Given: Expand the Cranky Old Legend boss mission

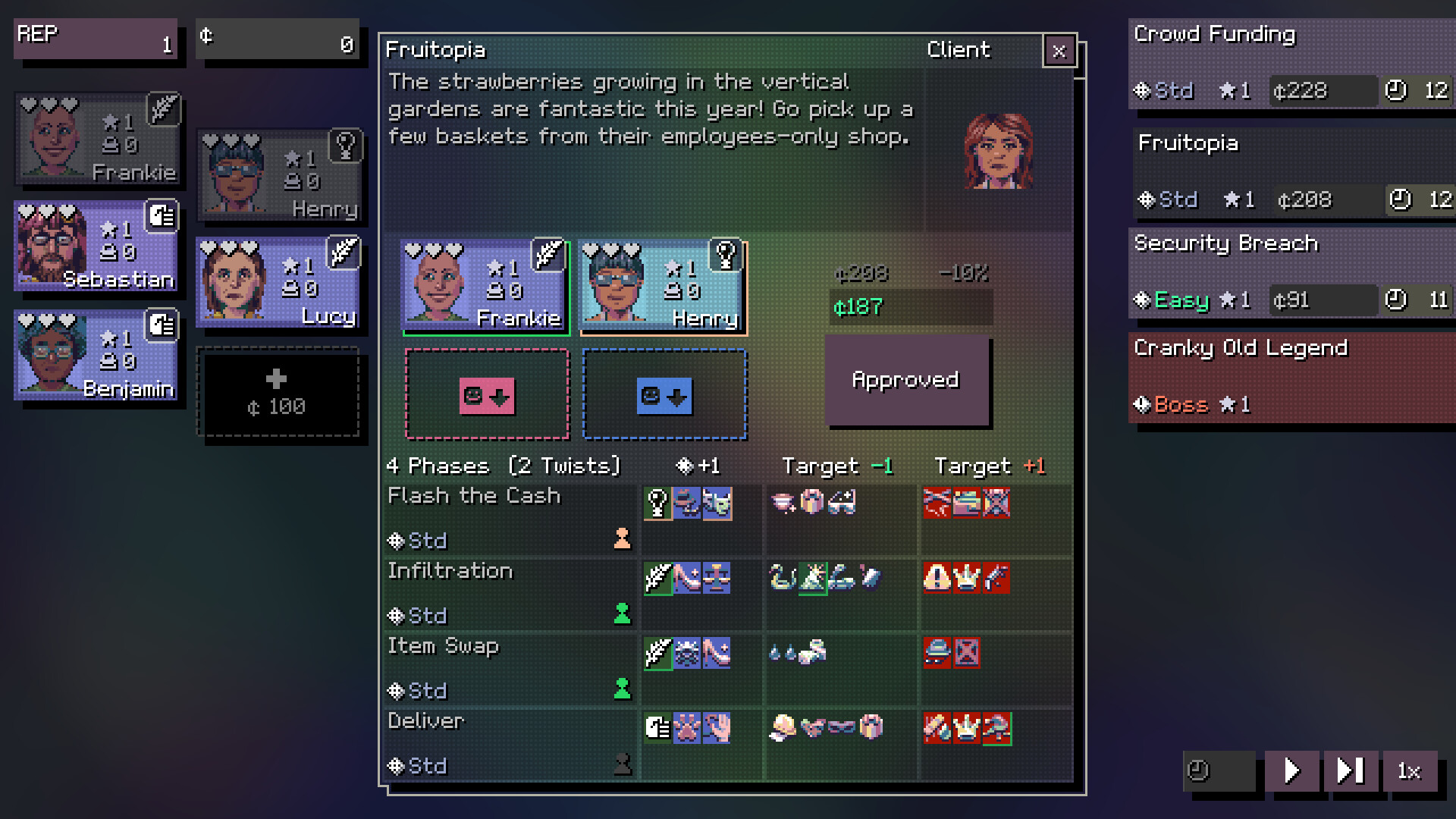Looking at the screenshot, I should click(x=1289, y=375).
